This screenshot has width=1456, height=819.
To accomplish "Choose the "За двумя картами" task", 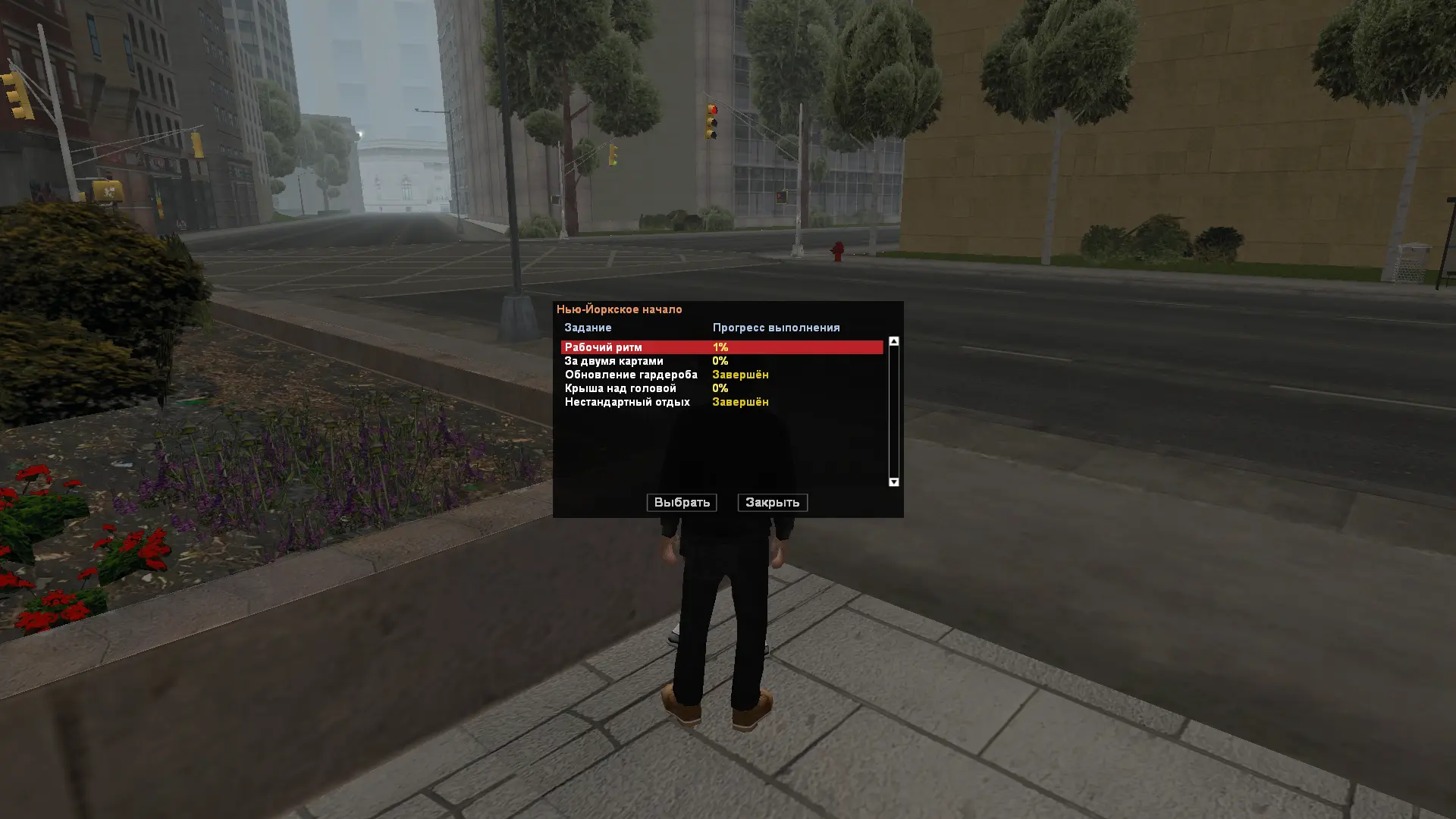I will (x=613, y=361).
